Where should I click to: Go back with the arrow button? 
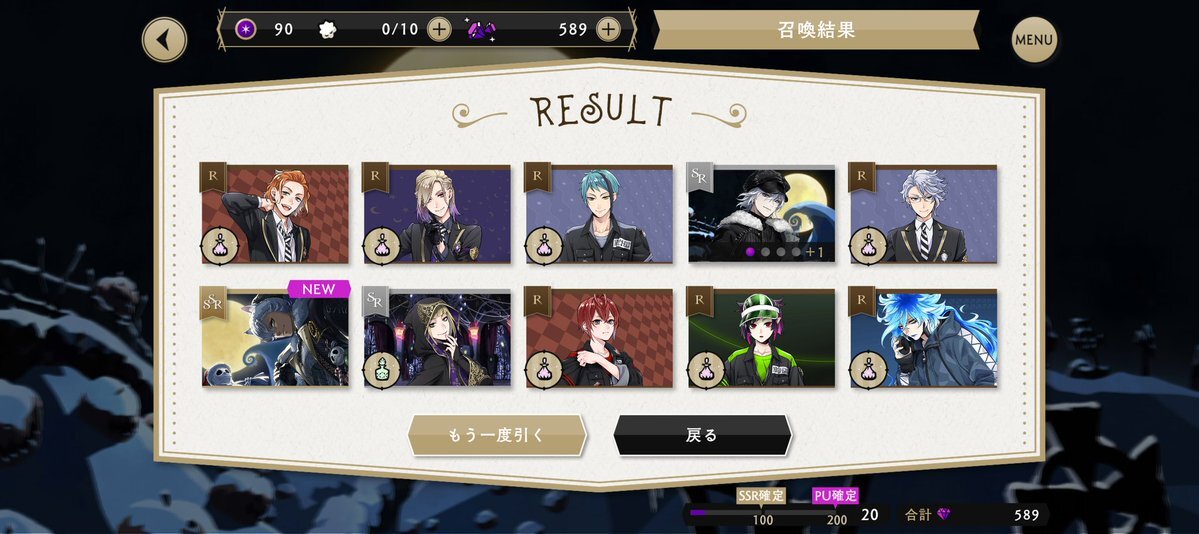click(165, 40)
